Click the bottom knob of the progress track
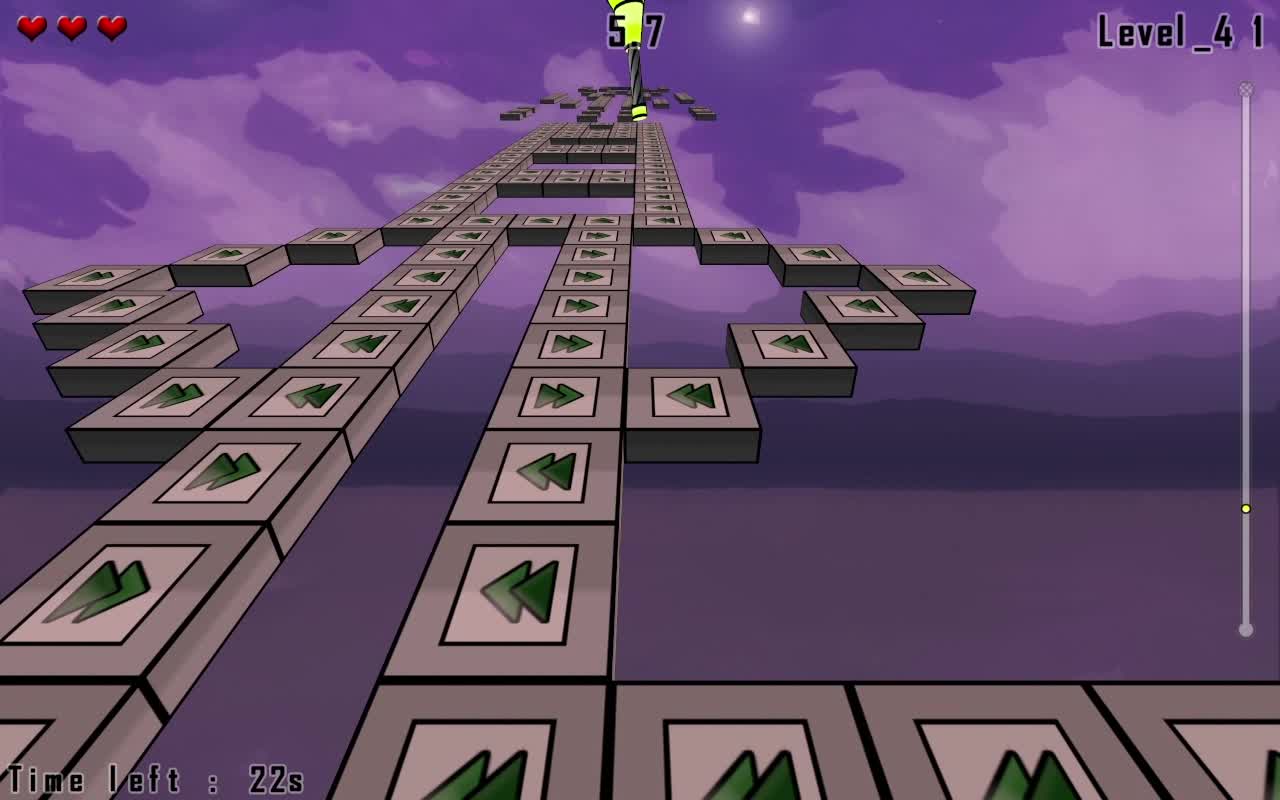Screen dimensions: 1280x800 pos(1244,630)
